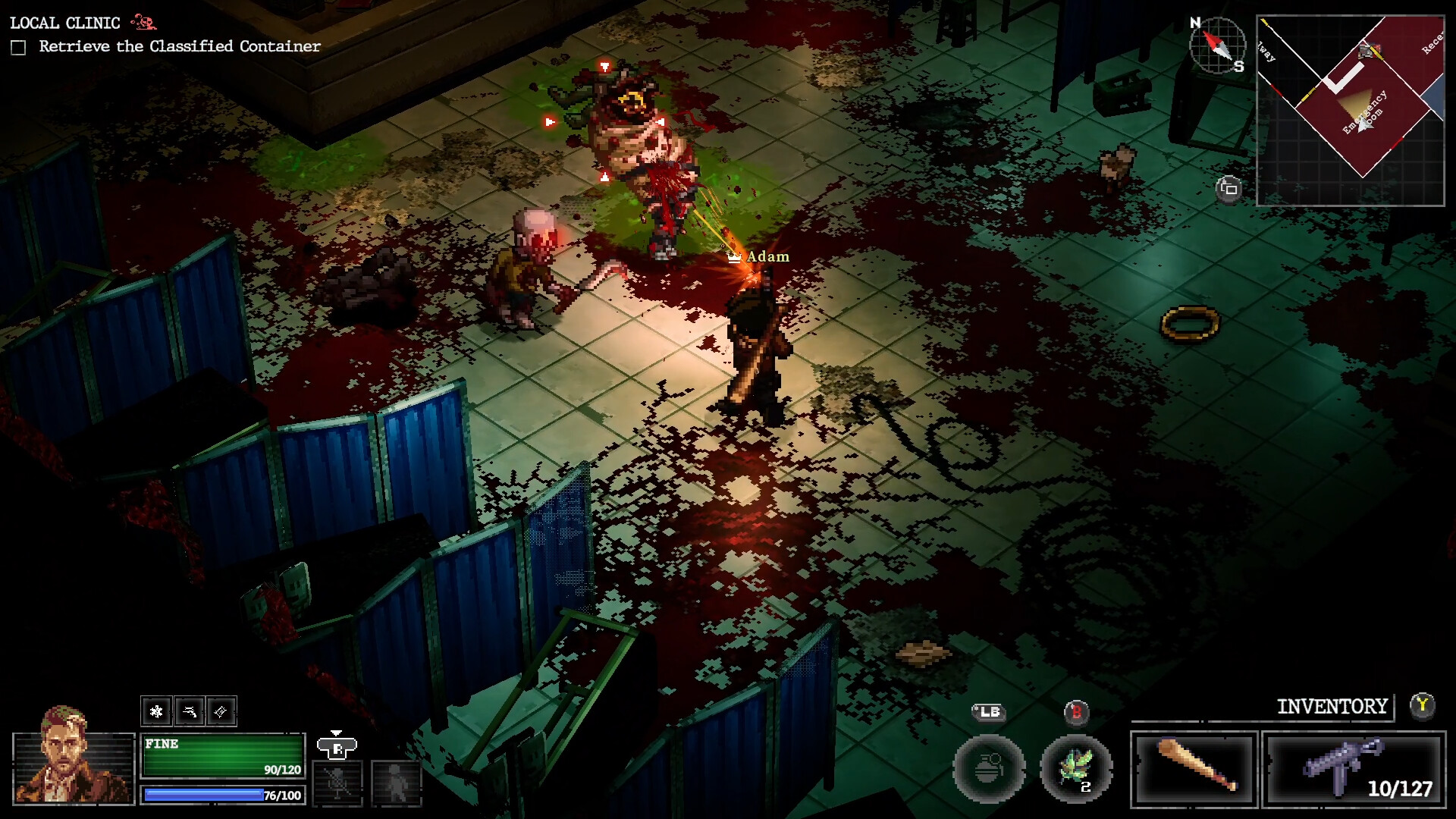Open the Inventory panel
The image size is (1456, 819).
pos(1332,707)
